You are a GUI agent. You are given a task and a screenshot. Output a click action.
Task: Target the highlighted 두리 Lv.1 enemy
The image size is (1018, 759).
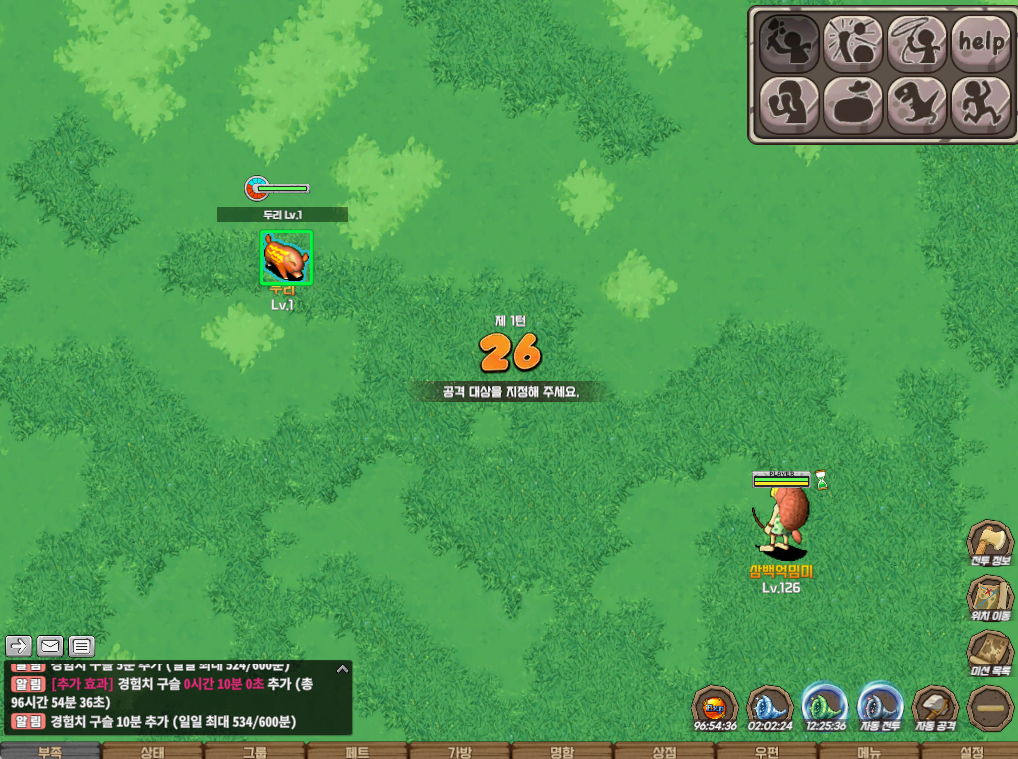(x=286, y=258)
